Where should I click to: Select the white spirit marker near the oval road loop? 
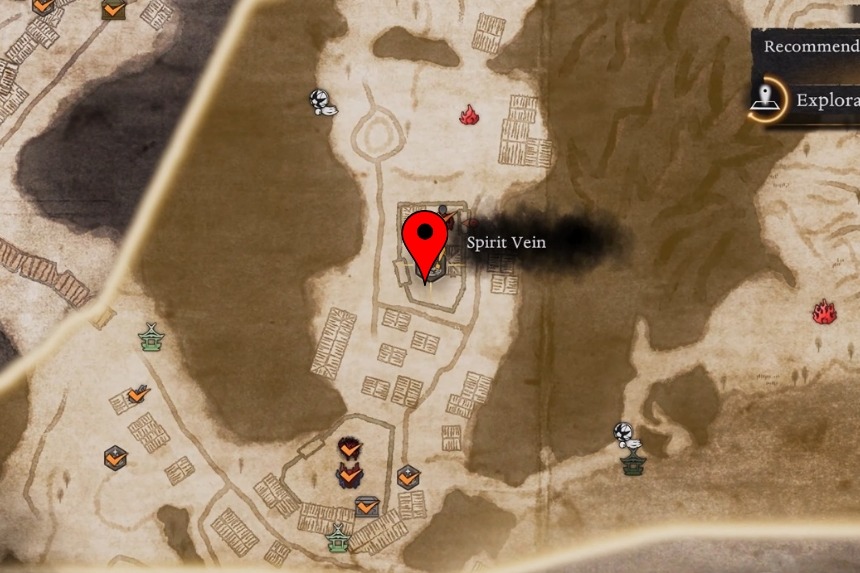(320, 102)
